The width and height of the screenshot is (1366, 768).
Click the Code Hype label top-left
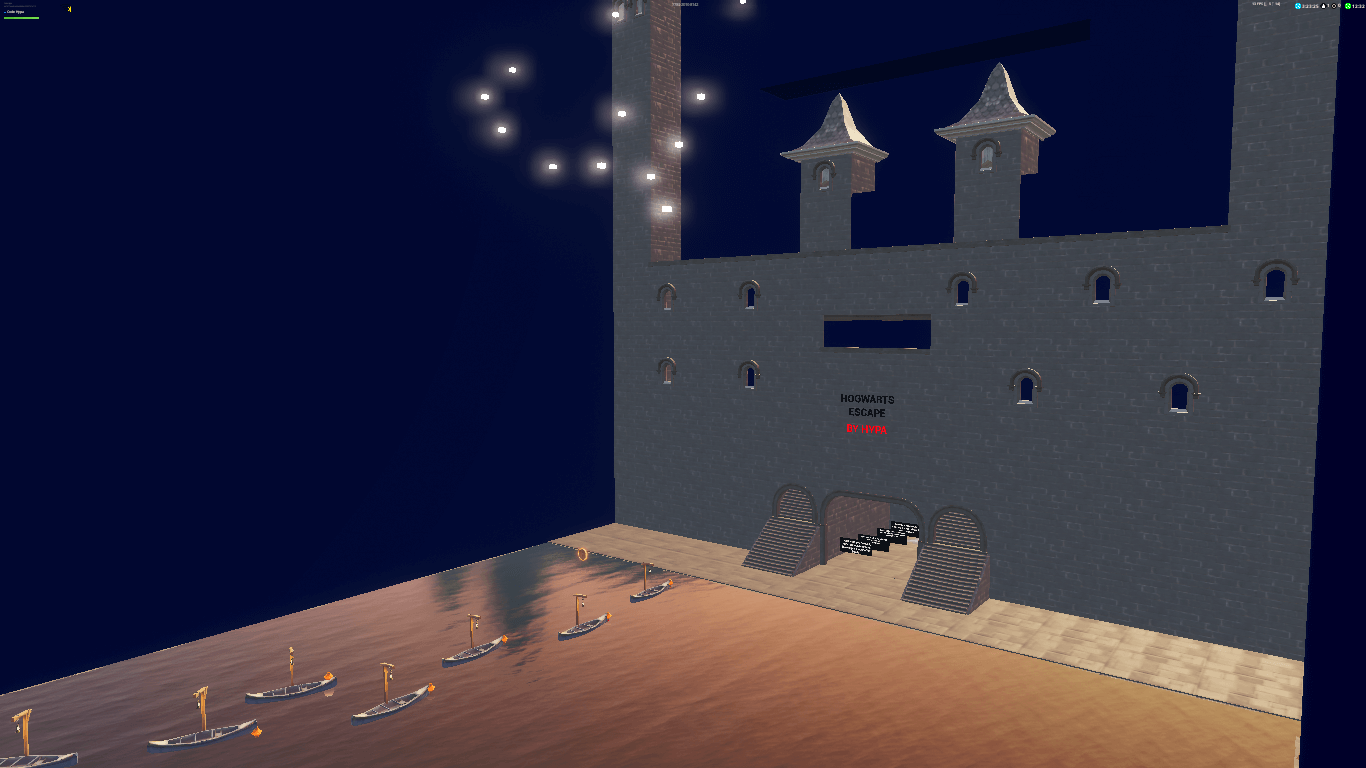pos(16,12)
